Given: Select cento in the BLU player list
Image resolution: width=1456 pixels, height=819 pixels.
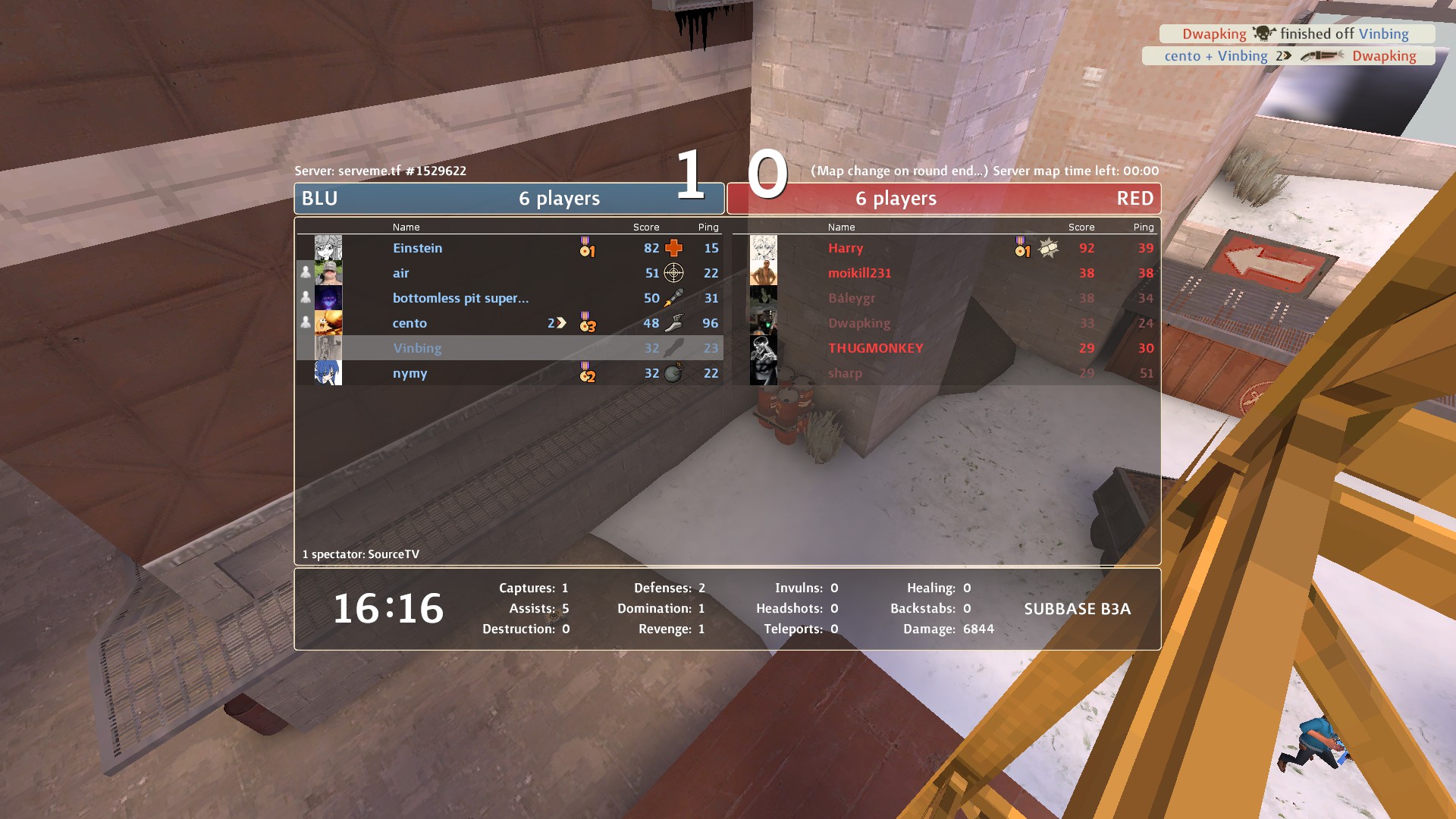Looking at the screenshot, I should 508,323.
